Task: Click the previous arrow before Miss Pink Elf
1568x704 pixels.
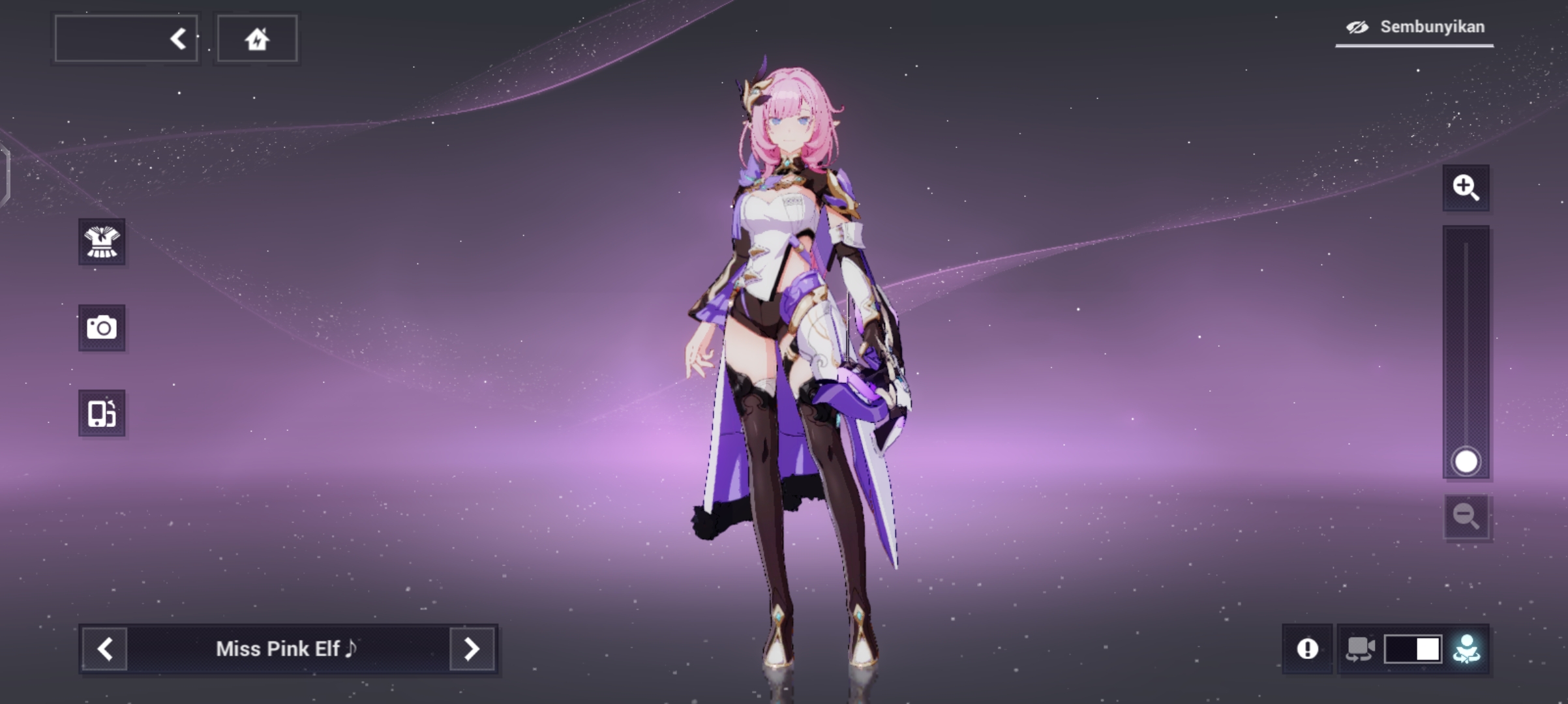Action: (x=104, y=649)
